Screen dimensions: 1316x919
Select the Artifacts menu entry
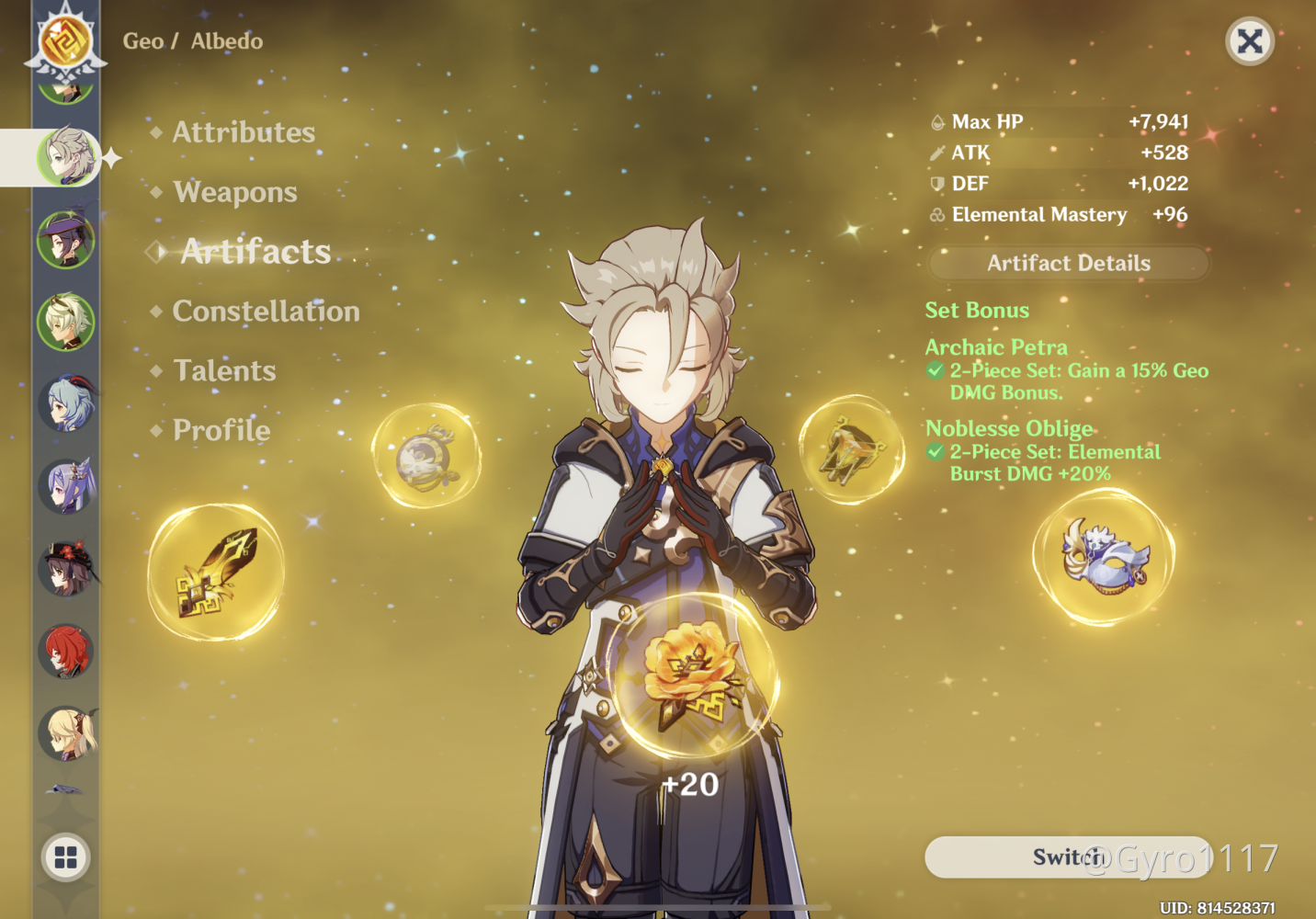pyautogui.click(x=255, y=252)
